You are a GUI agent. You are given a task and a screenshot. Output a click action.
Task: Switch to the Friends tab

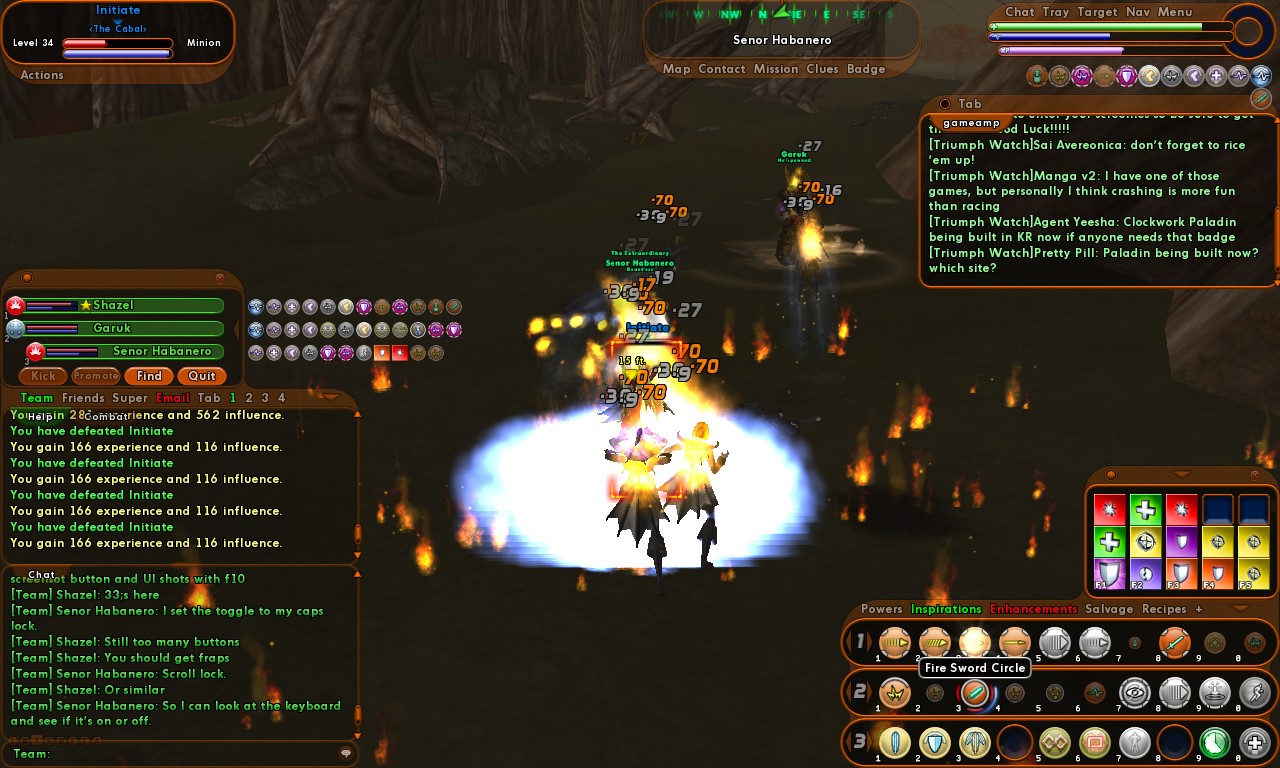pyautogui.click(x=83, y=398)
